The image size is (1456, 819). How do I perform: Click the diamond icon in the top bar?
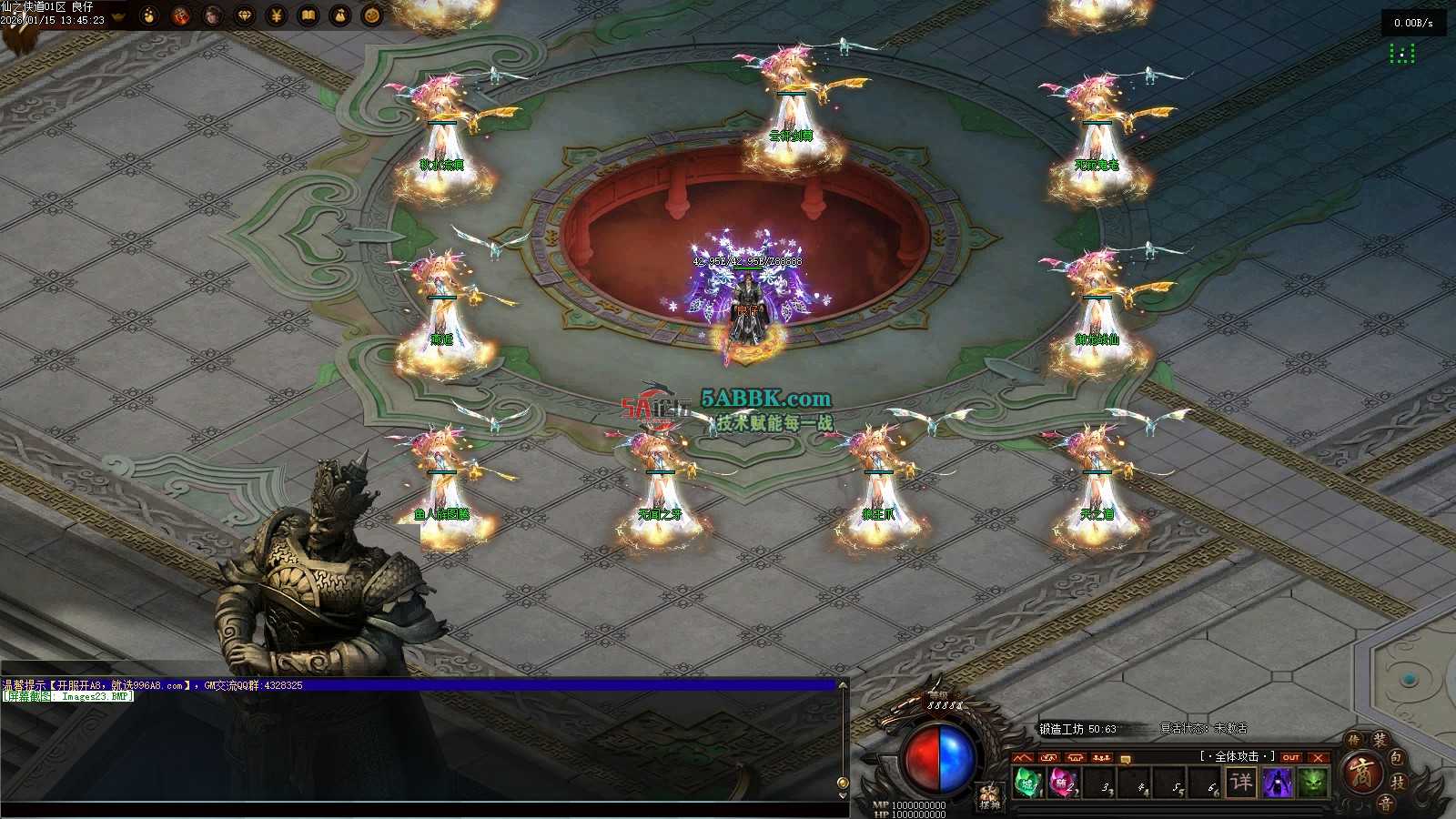pos(245,15)
